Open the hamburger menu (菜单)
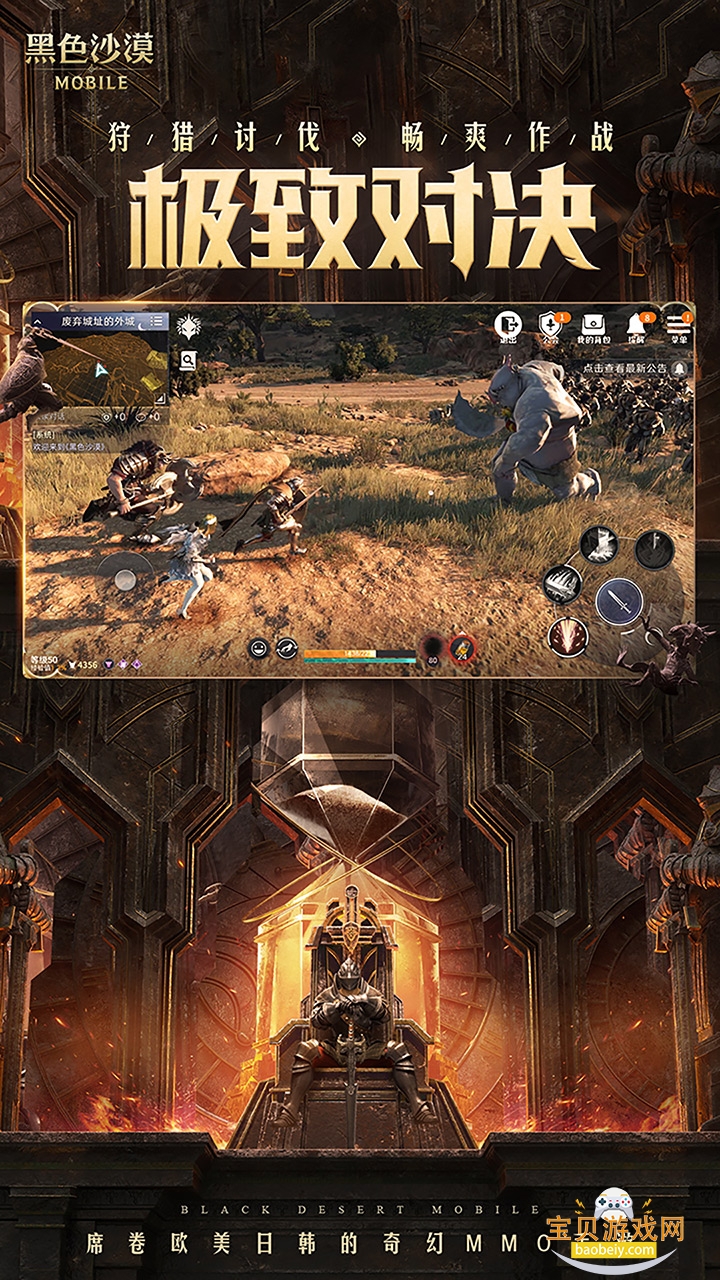Viewport: 720px width, 1280px height. point(679,325)
